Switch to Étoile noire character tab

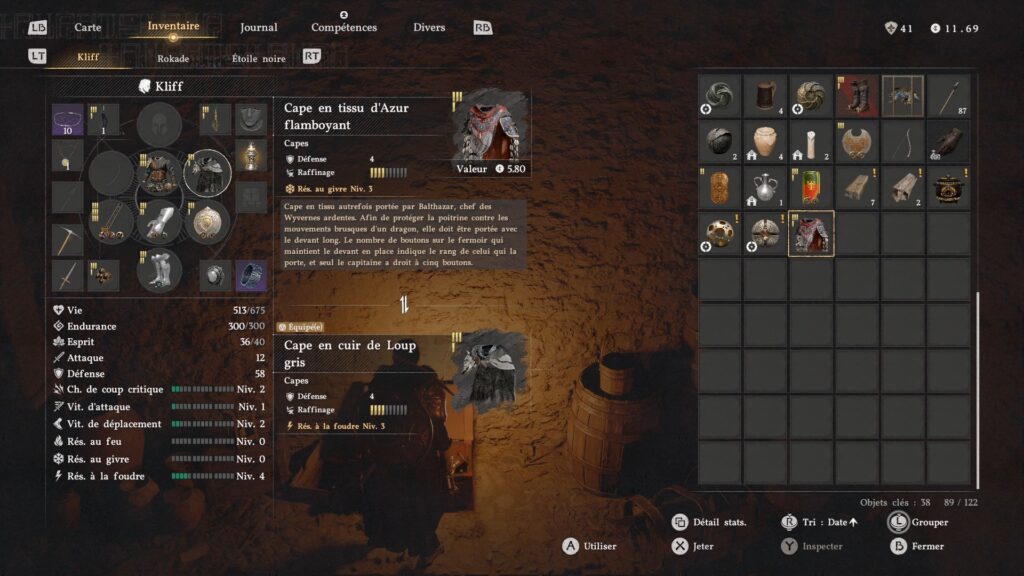[x=258, y=58]
